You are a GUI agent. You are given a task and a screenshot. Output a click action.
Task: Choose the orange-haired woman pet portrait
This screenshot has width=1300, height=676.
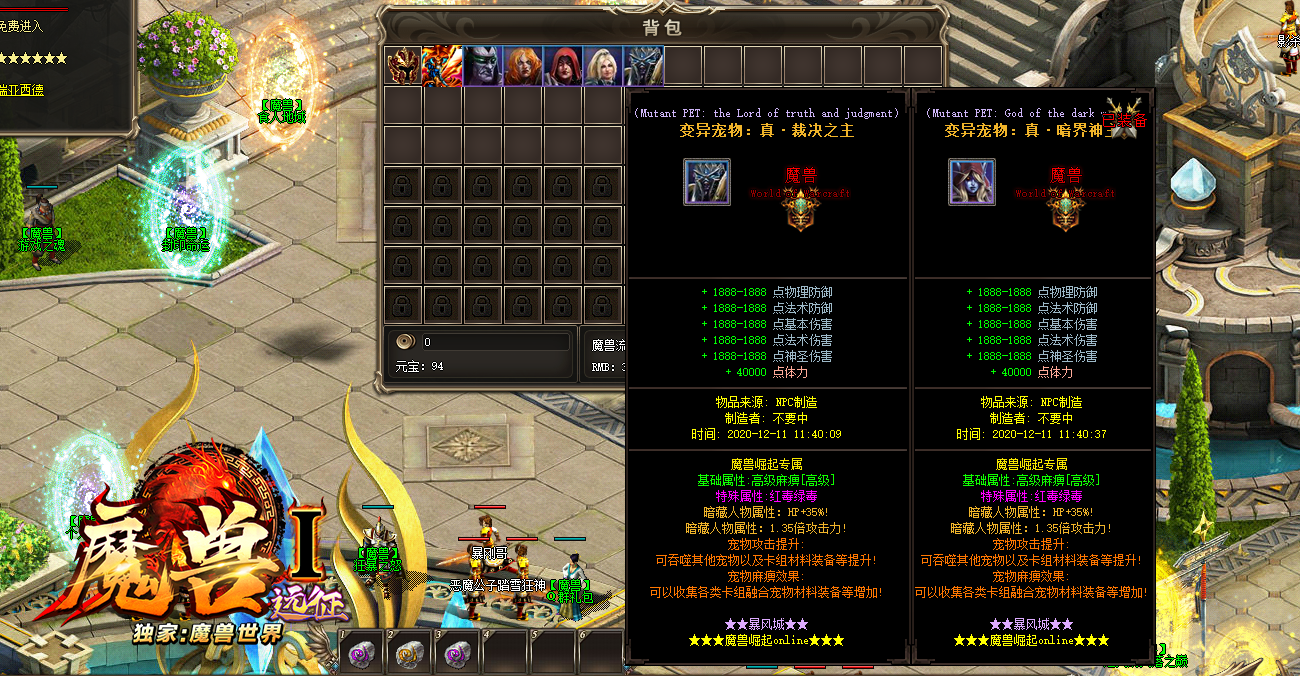(x=523, y=66)
